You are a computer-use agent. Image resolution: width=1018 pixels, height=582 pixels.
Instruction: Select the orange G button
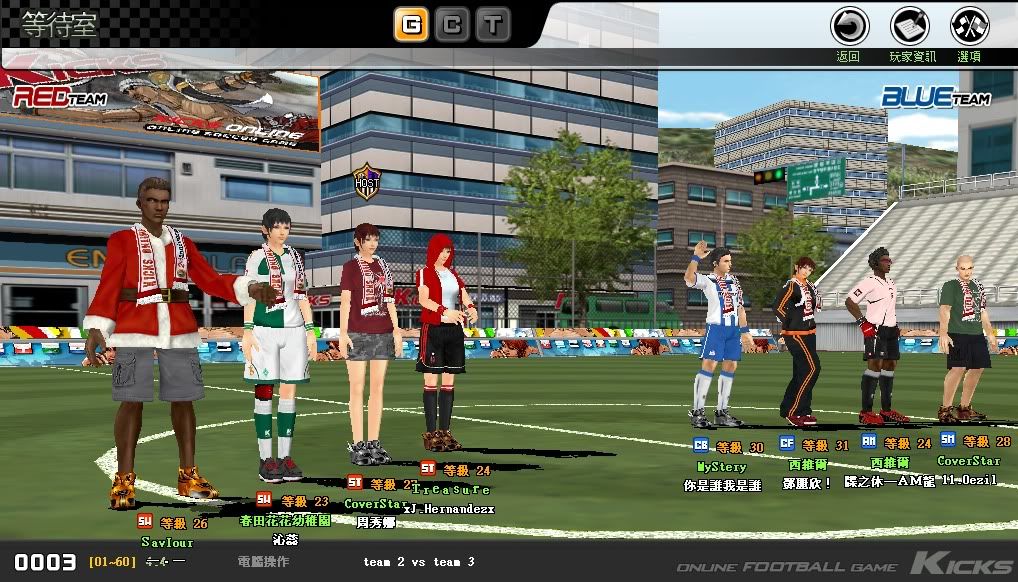point(410,24)
